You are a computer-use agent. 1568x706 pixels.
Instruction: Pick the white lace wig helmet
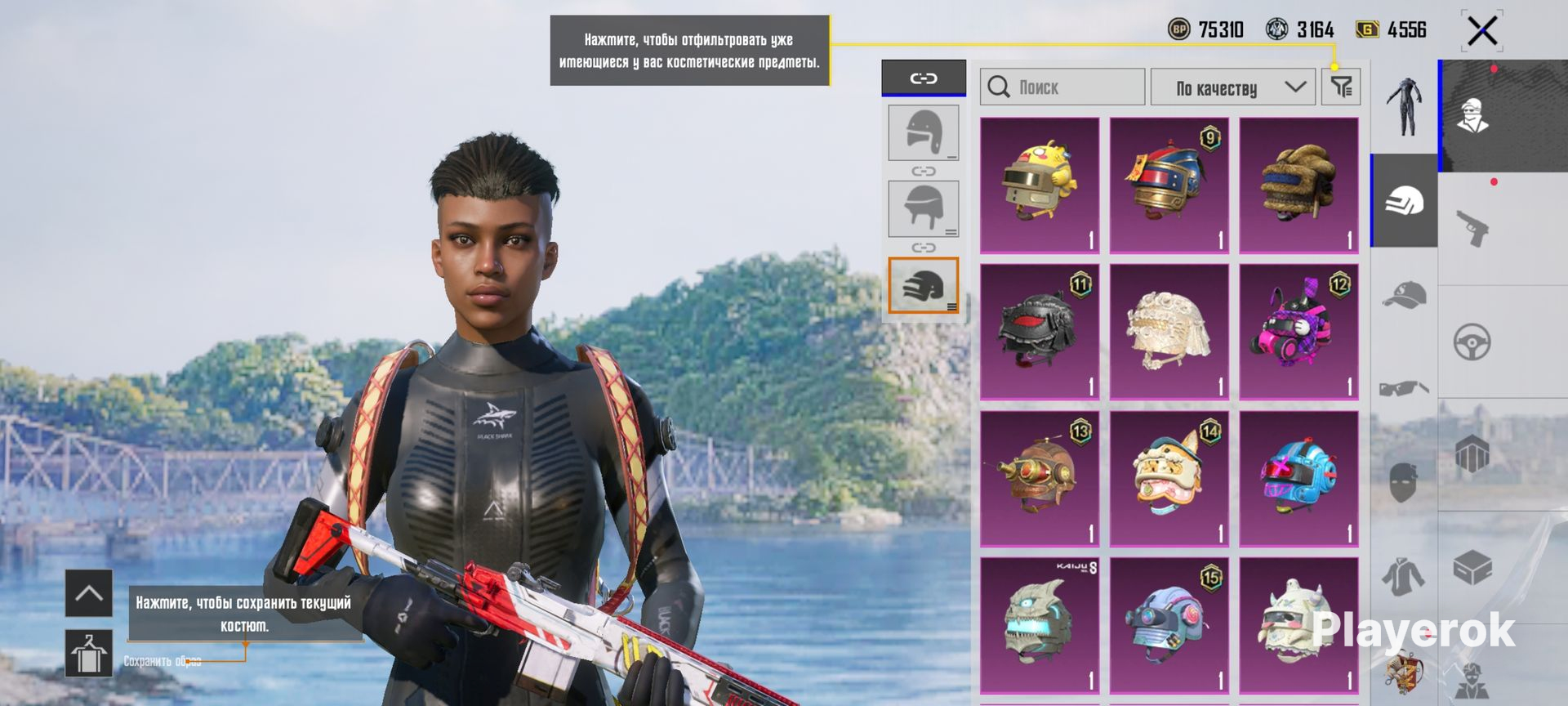click(x=1169, y=332)
